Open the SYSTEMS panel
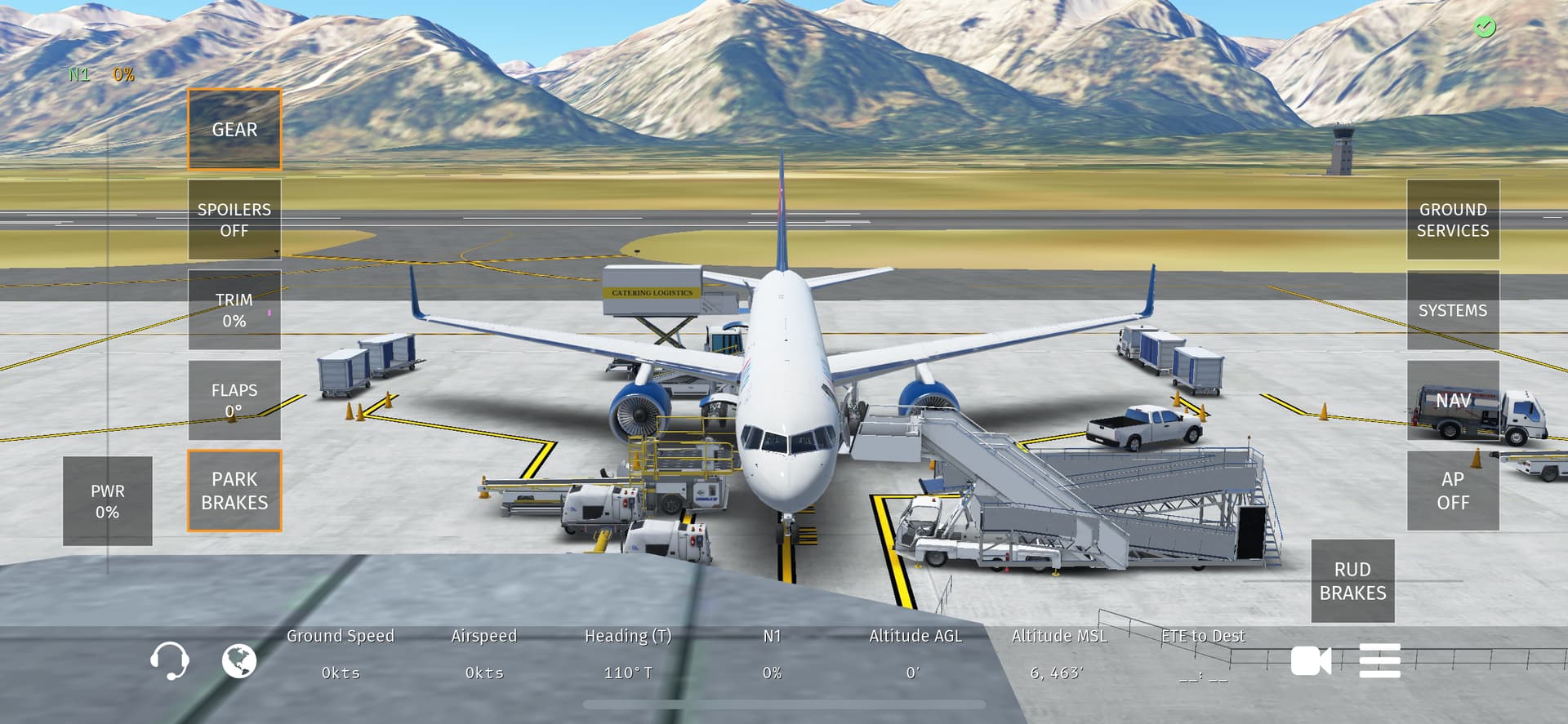1568x724 pixels. pyautogui.click(x=1452, y=310)
